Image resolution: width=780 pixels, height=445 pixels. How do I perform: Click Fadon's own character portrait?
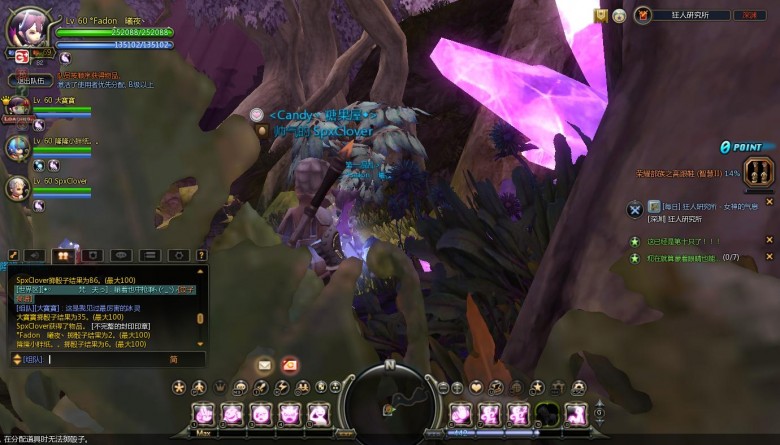point(24,29)
